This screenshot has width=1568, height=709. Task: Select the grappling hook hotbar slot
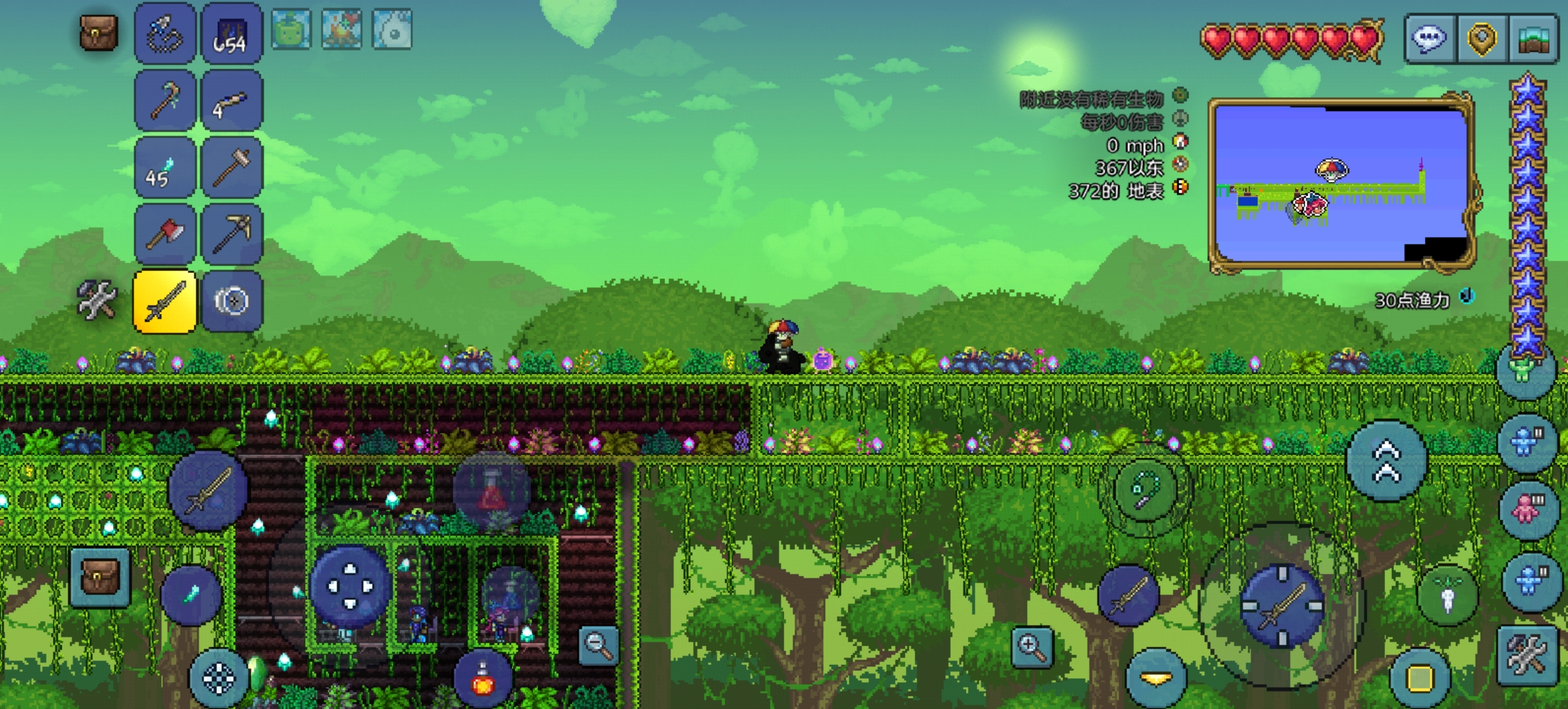pyautogui.click(x=165, y=34)
